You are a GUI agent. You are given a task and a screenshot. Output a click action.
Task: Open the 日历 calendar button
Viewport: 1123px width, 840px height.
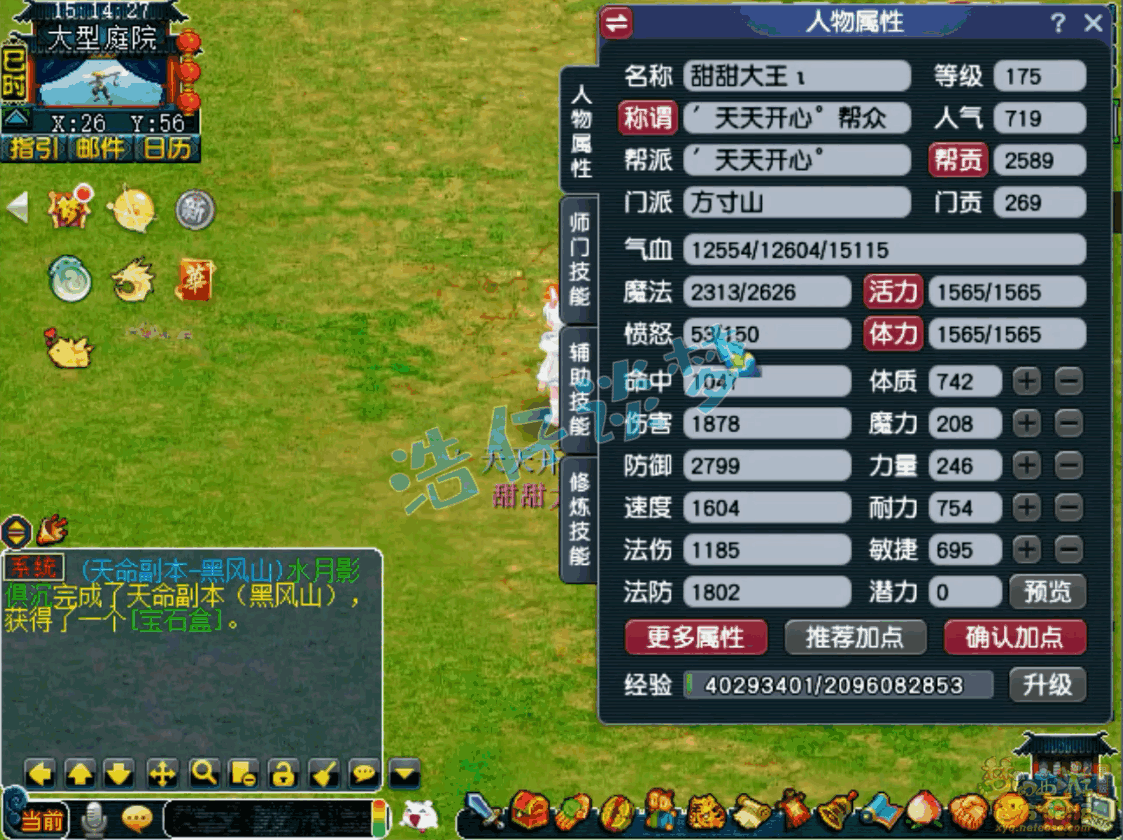(166, 149)
